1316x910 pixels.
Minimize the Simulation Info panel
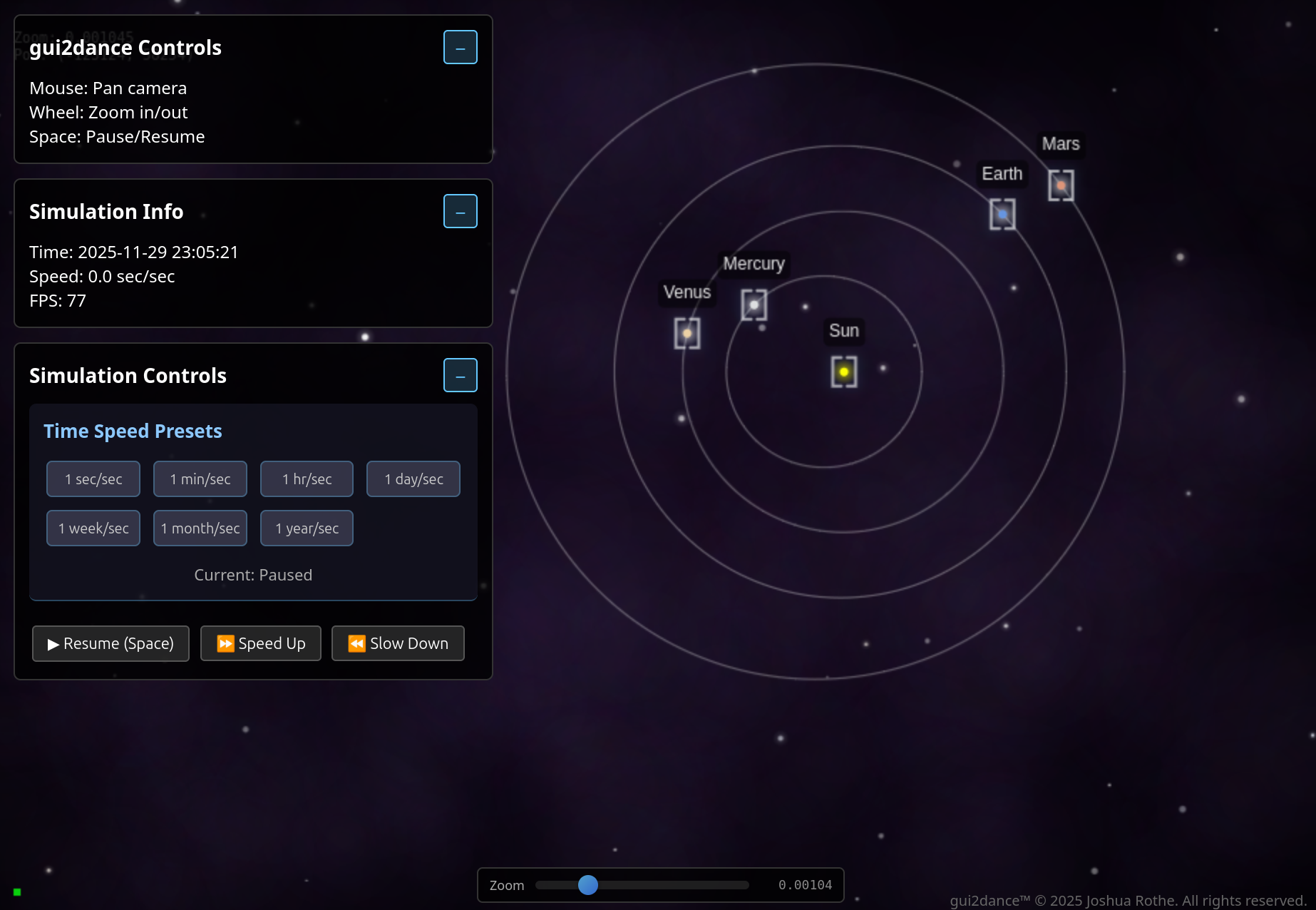click(460, 212)
